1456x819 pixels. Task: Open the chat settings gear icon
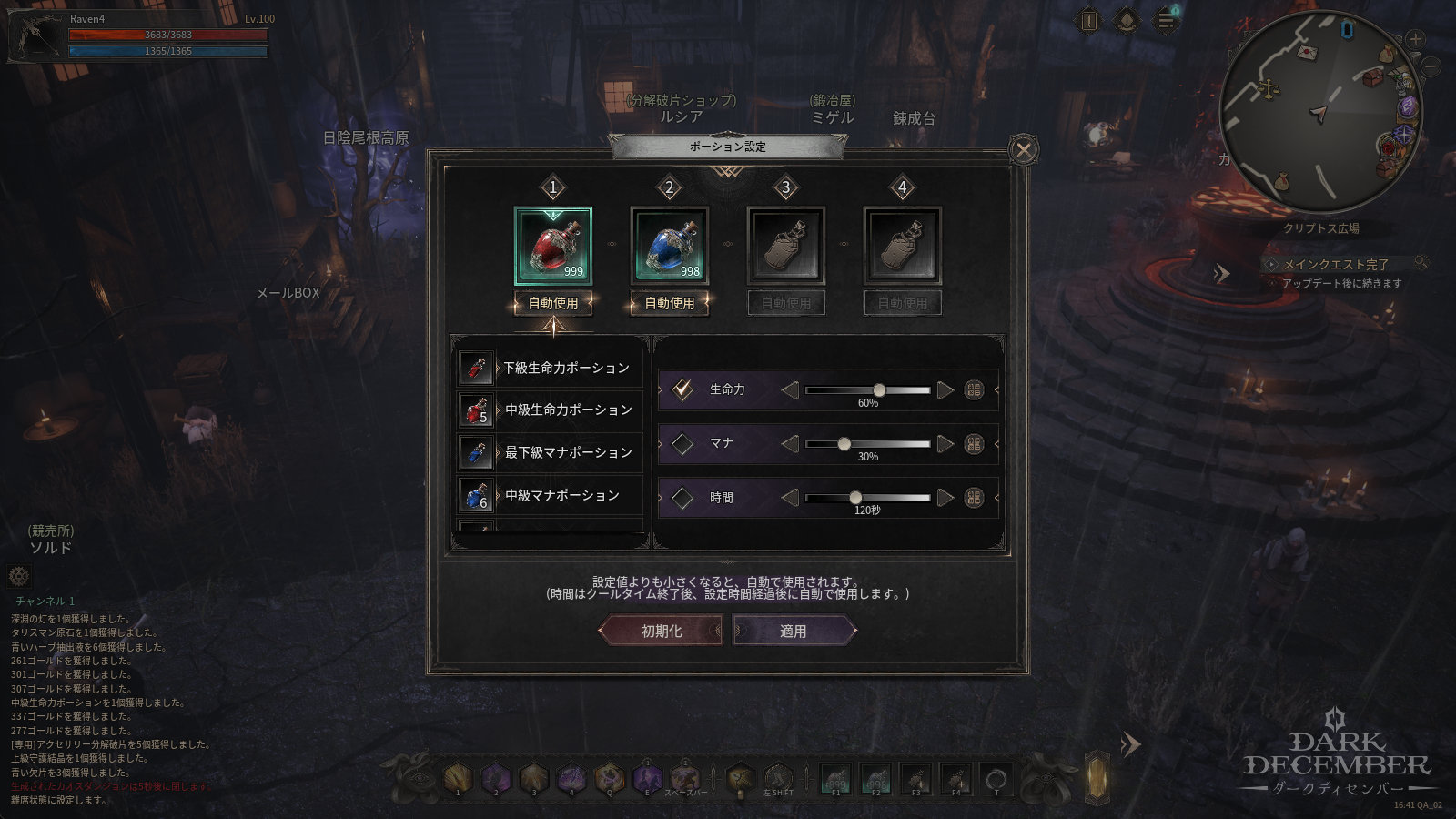19,576
